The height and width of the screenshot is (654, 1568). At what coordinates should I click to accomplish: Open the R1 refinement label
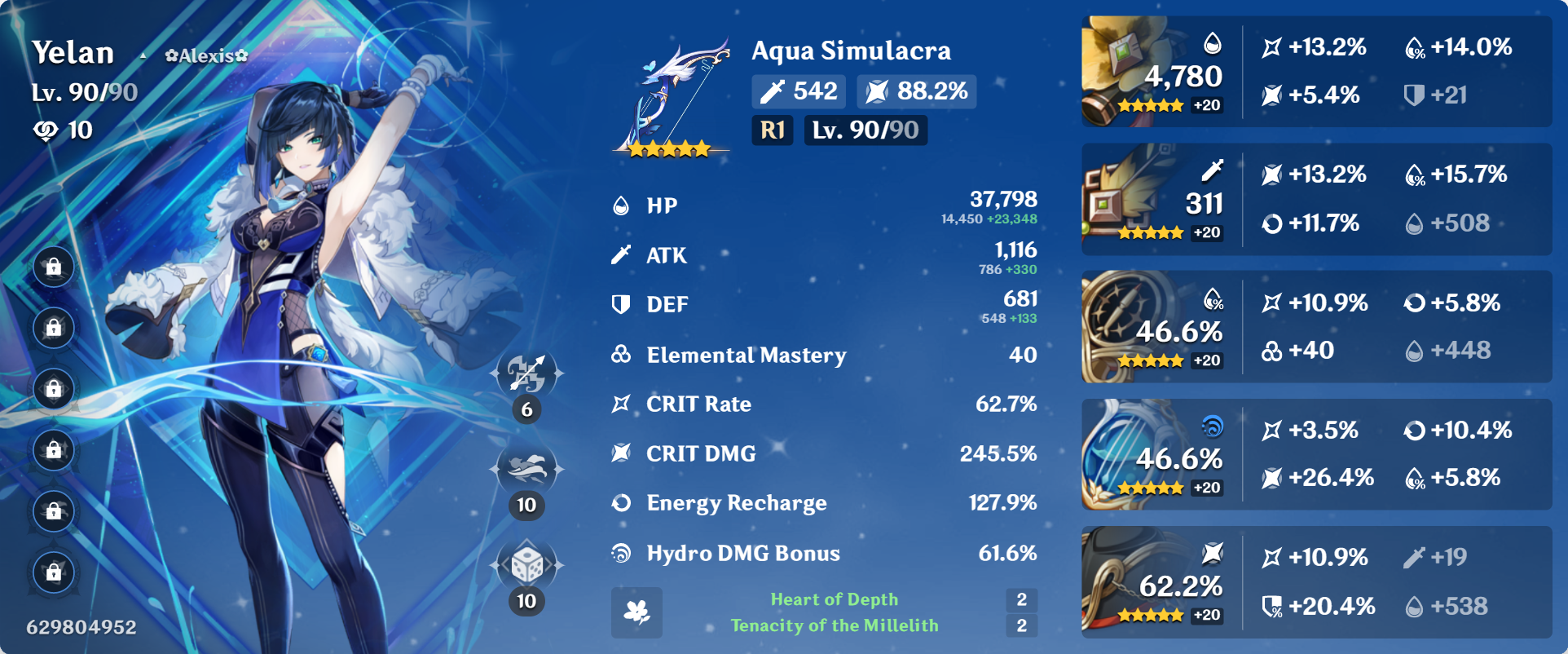772,130
